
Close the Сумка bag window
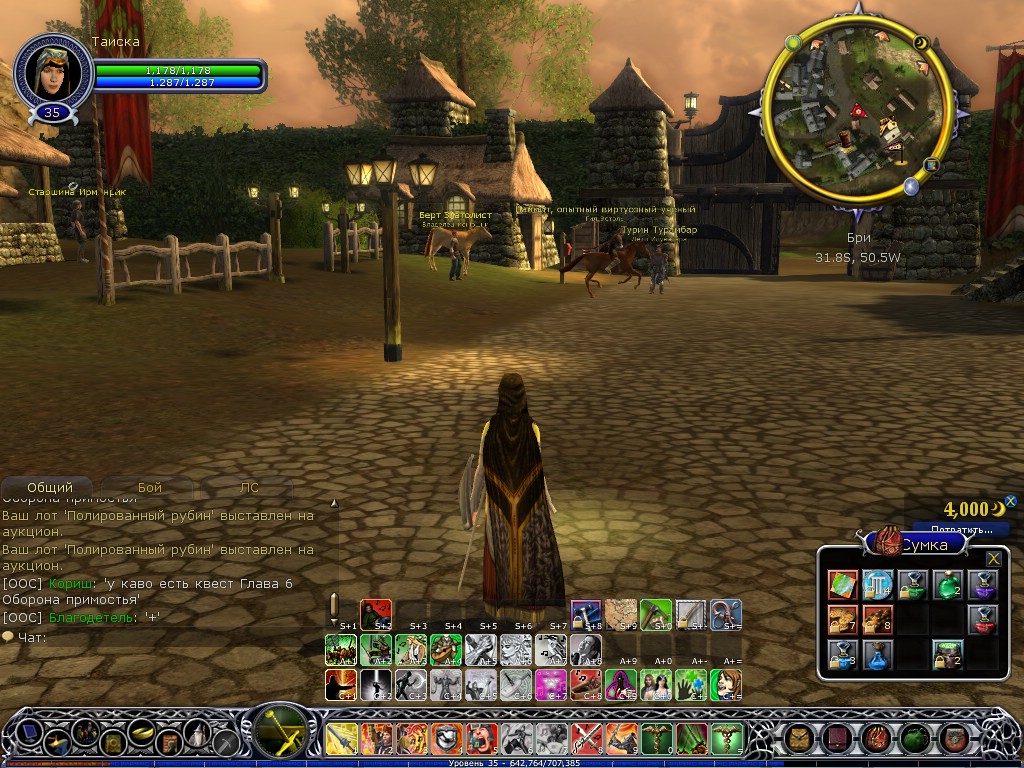[993, 559]
